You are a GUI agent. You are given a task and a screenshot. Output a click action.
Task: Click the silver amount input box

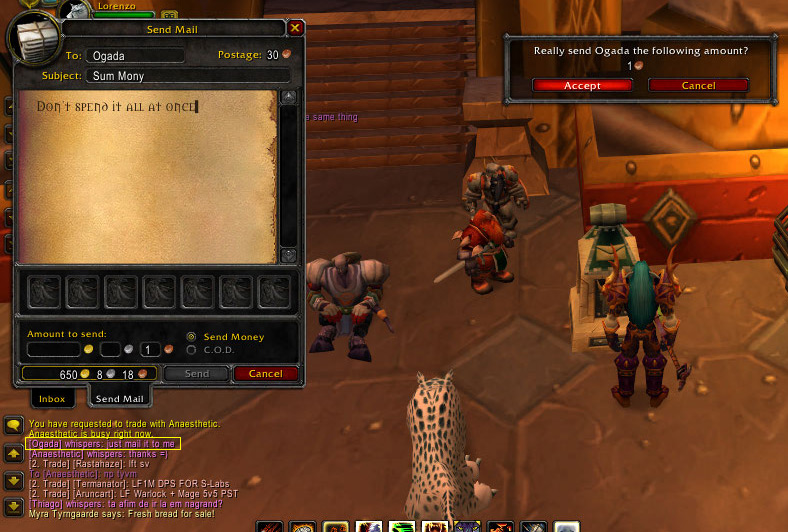point(110,349)
